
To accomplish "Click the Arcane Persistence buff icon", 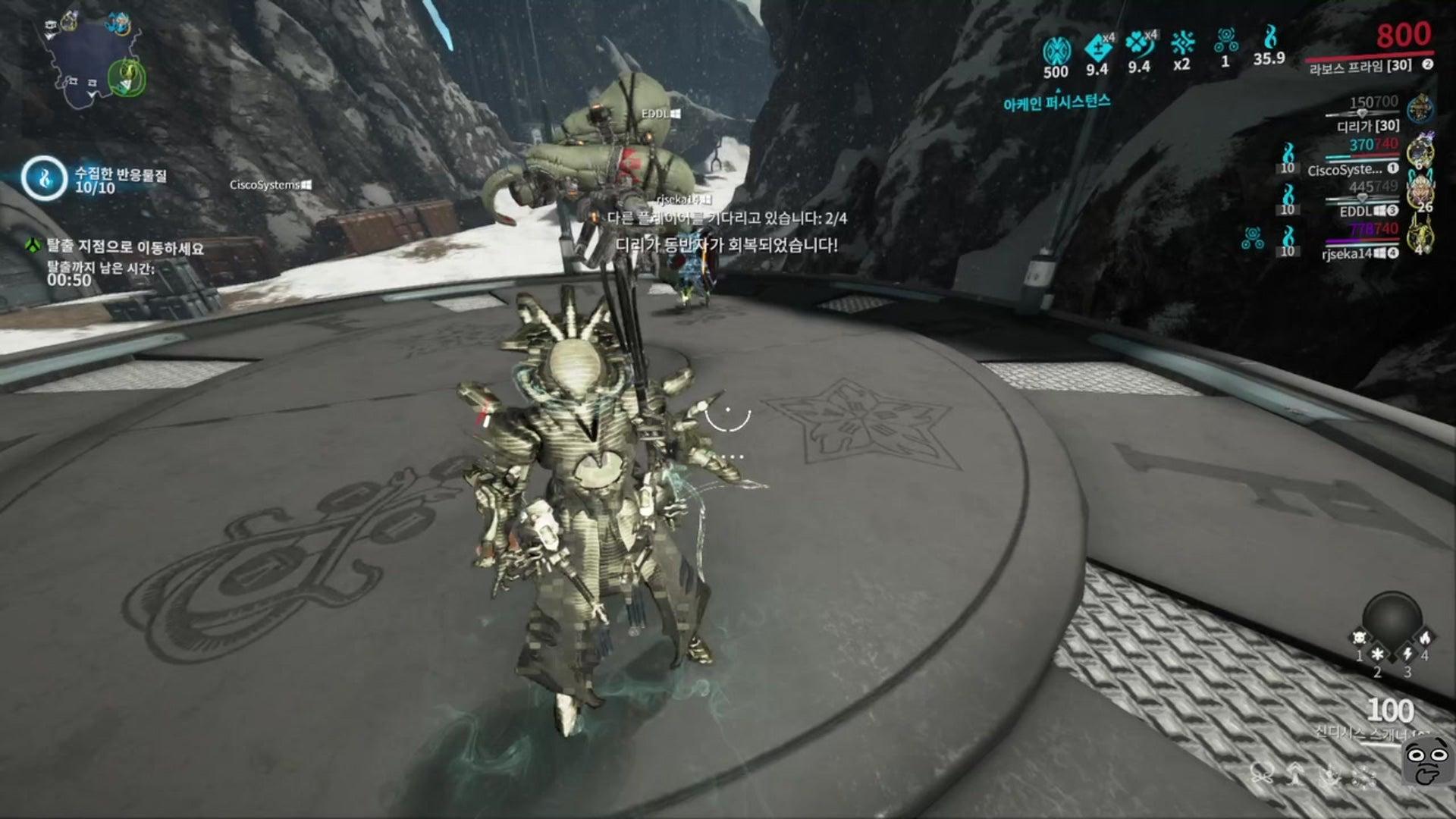I will (1056, 51).
